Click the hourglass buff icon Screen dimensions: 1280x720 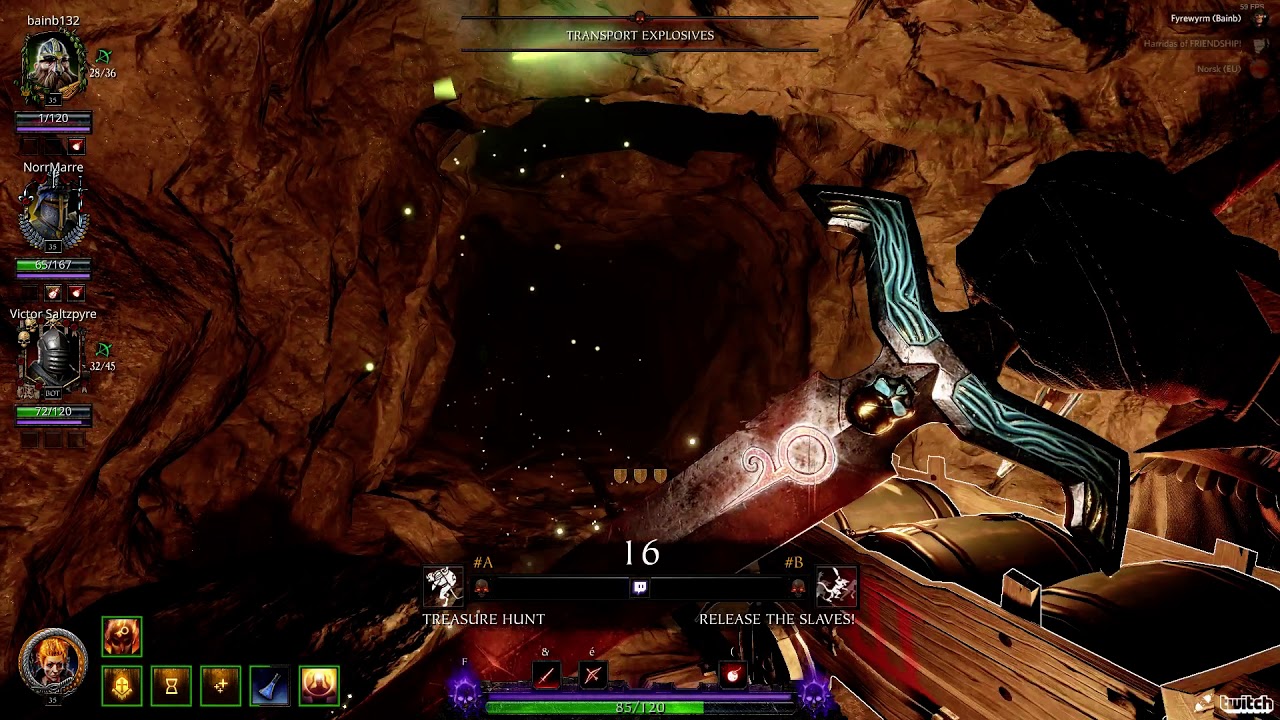click(171, 686)
